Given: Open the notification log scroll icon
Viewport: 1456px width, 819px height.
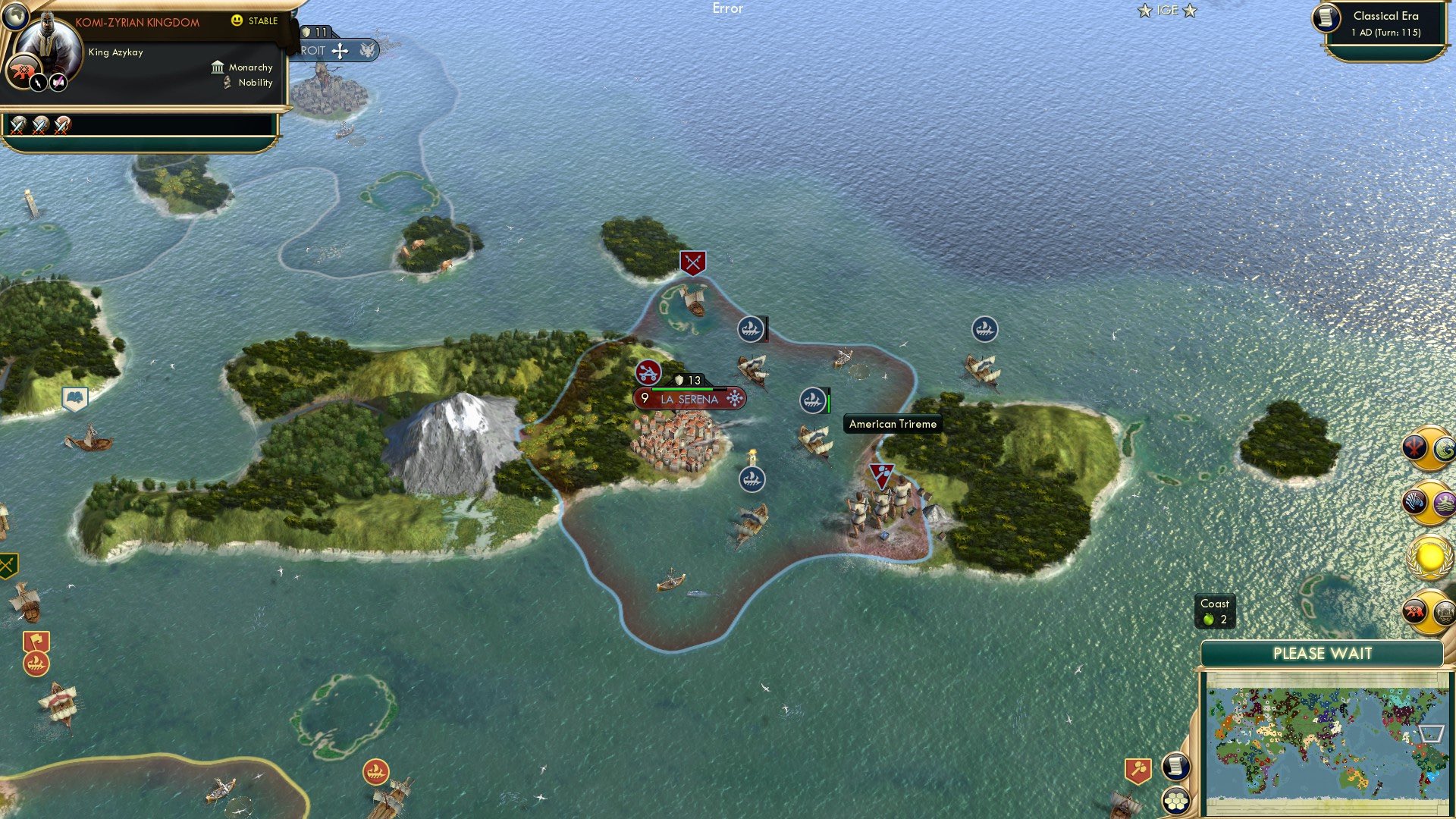Looking at the screenshot, I should coord(1177,767).
